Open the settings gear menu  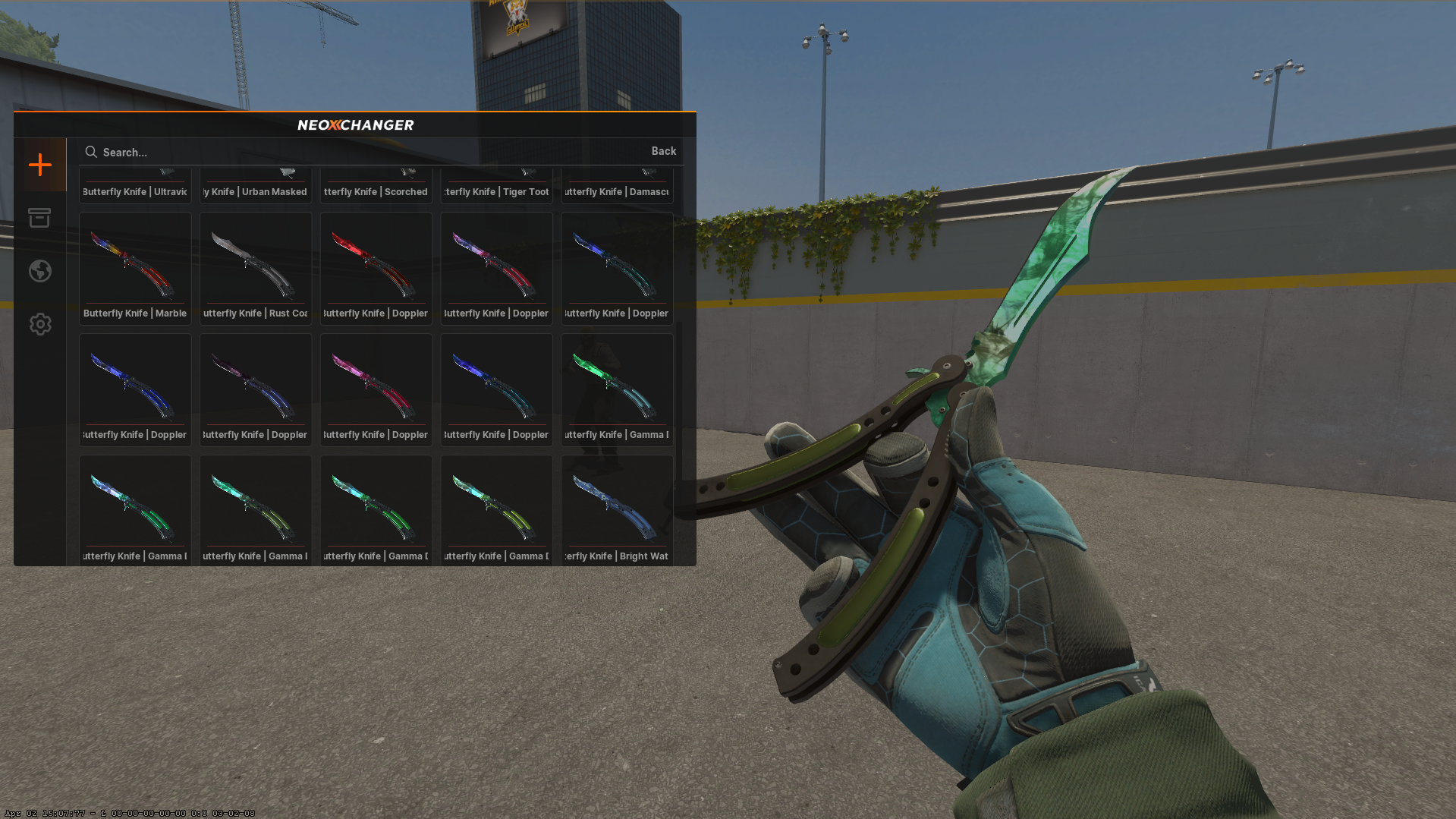click(x=40, y=323)
